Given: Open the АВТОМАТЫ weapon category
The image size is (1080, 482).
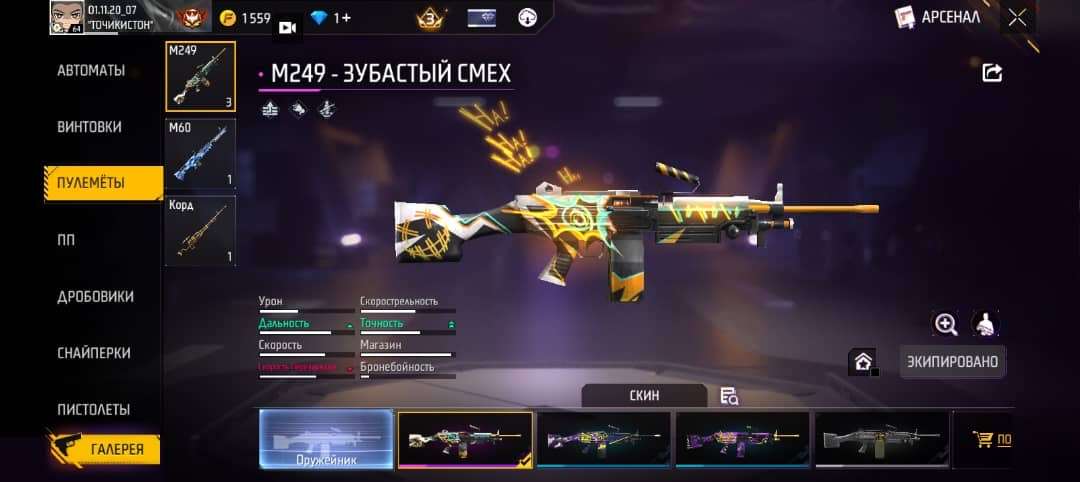Looking at the screenshot, I should [91, 71].
